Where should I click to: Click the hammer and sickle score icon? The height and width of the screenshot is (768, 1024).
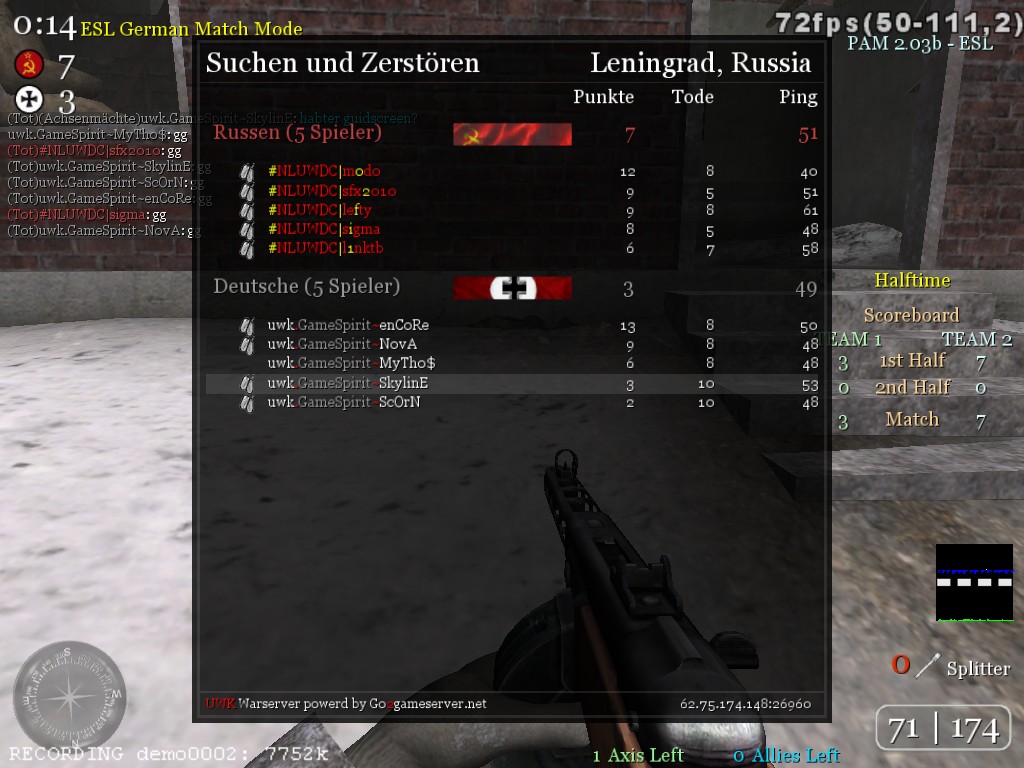(27, 65)
